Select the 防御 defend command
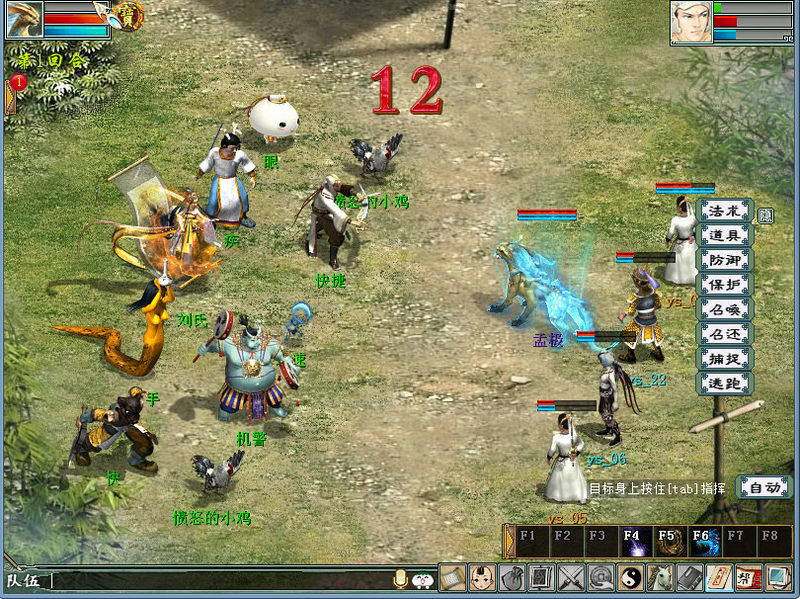Image resolution: width=800 pixels, height=599 pixels. coord(725,260)
